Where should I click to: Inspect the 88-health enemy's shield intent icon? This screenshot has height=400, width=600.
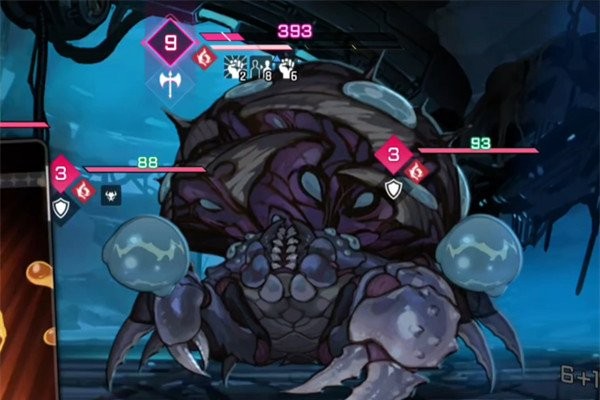pyautogui.click(x=60, y=208)
